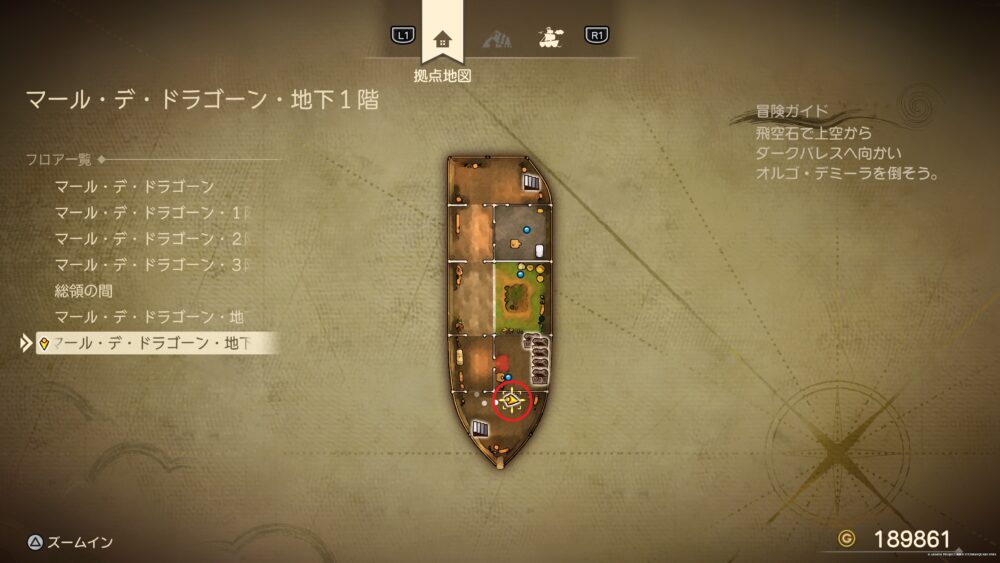Open the 総領の間 floor map
This screenshot has width=1000, height=563.
pyautogui.click(x=83, y=291)
